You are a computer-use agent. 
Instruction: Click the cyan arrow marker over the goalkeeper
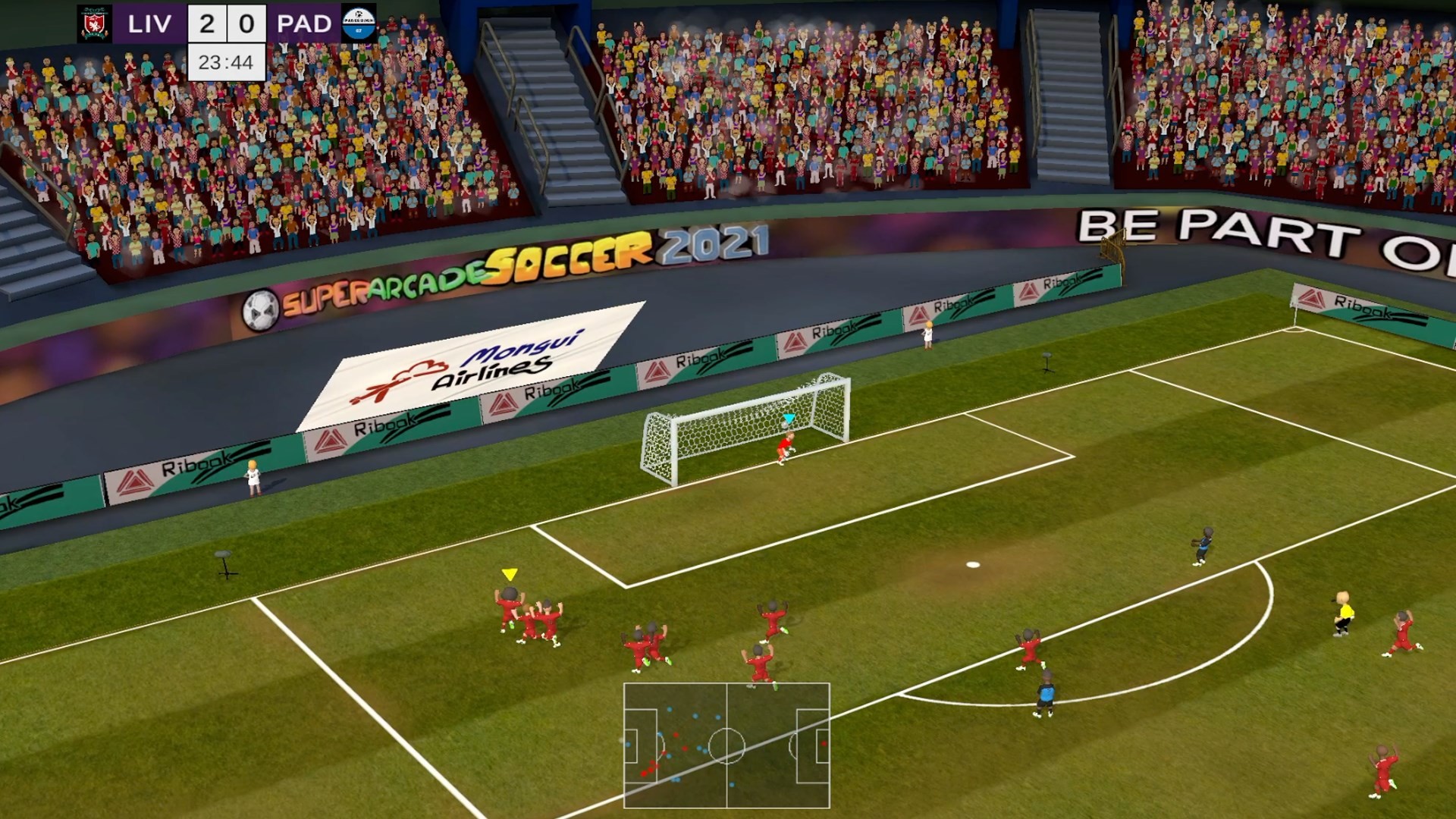(x=789, y=416)
